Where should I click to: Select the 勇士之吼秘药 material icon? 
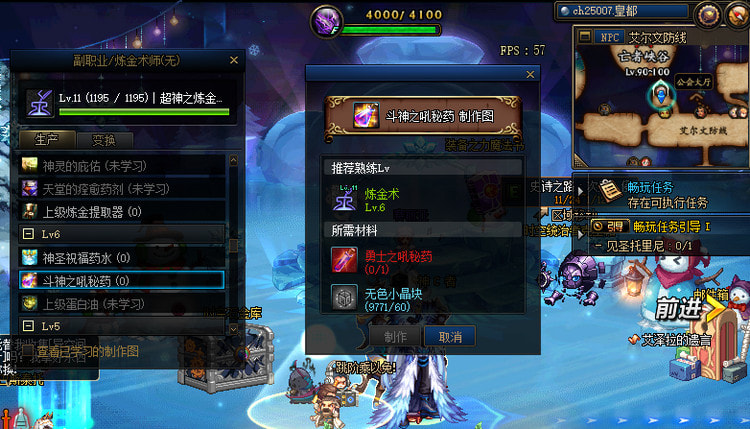tap(345, 261)
